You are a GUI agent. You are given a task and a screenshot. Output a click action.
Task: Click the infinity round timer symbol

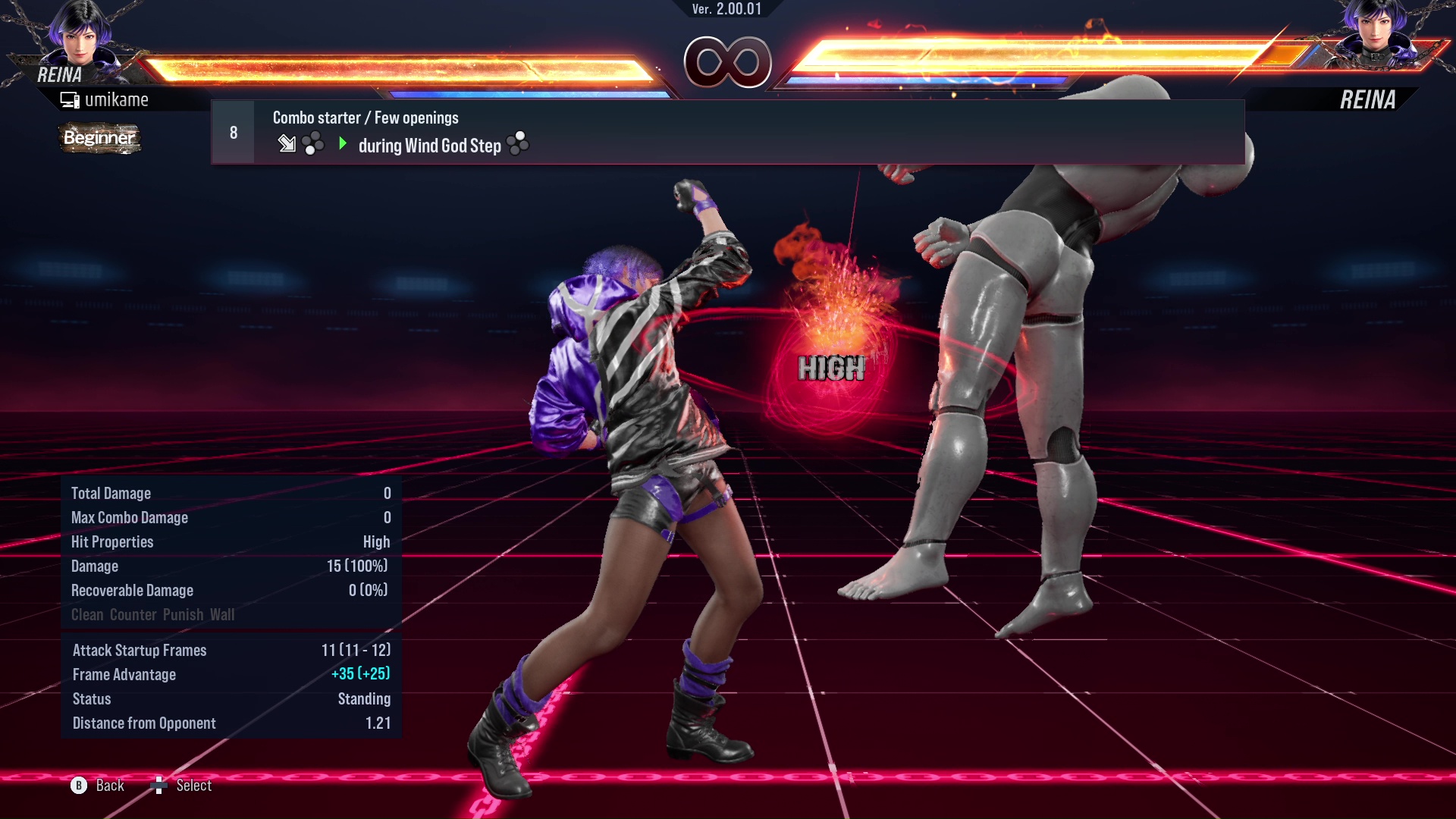(x=726, y=64)
